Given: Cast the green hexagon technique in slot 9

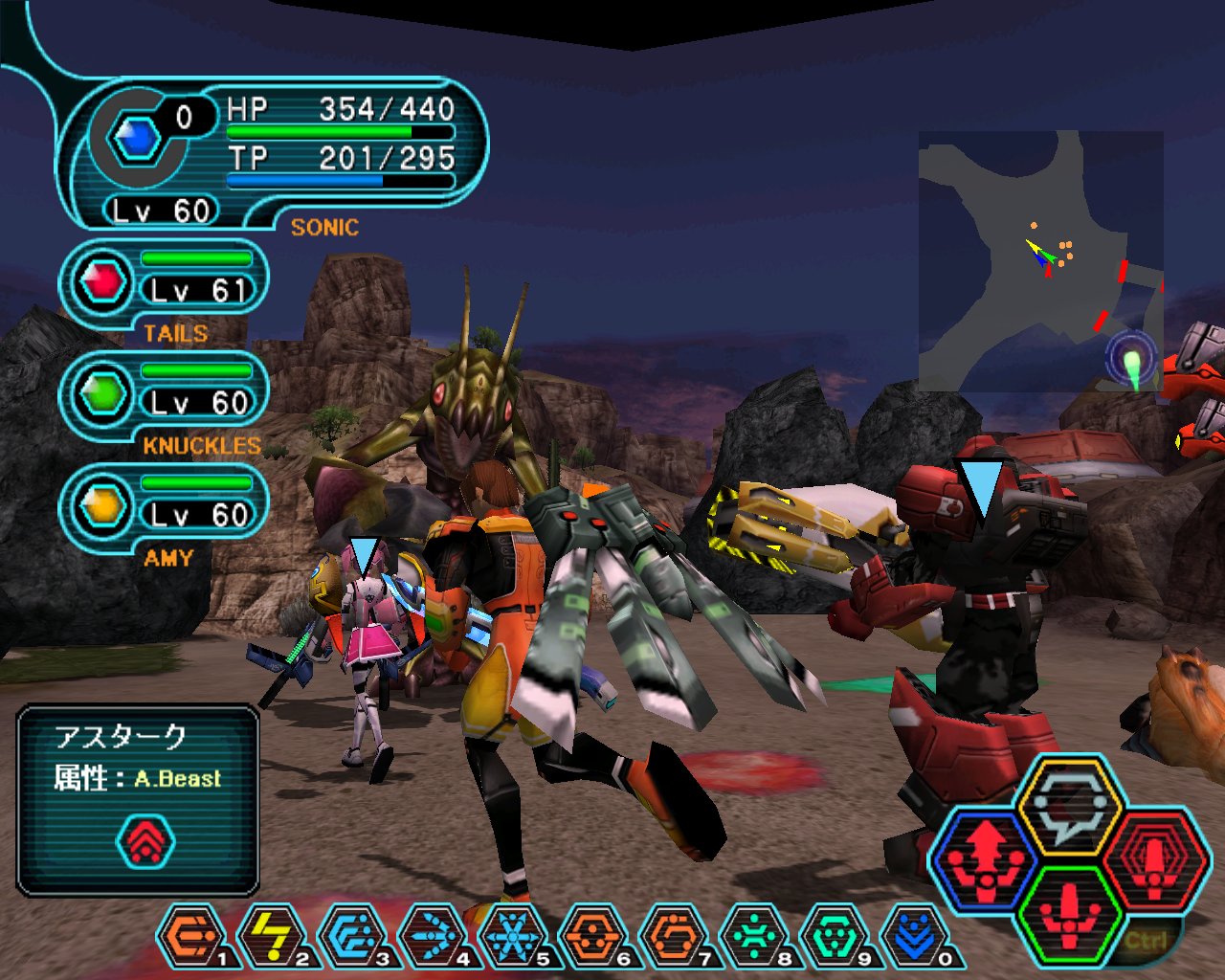Looking at the screenshot, I should pos(835,937).
